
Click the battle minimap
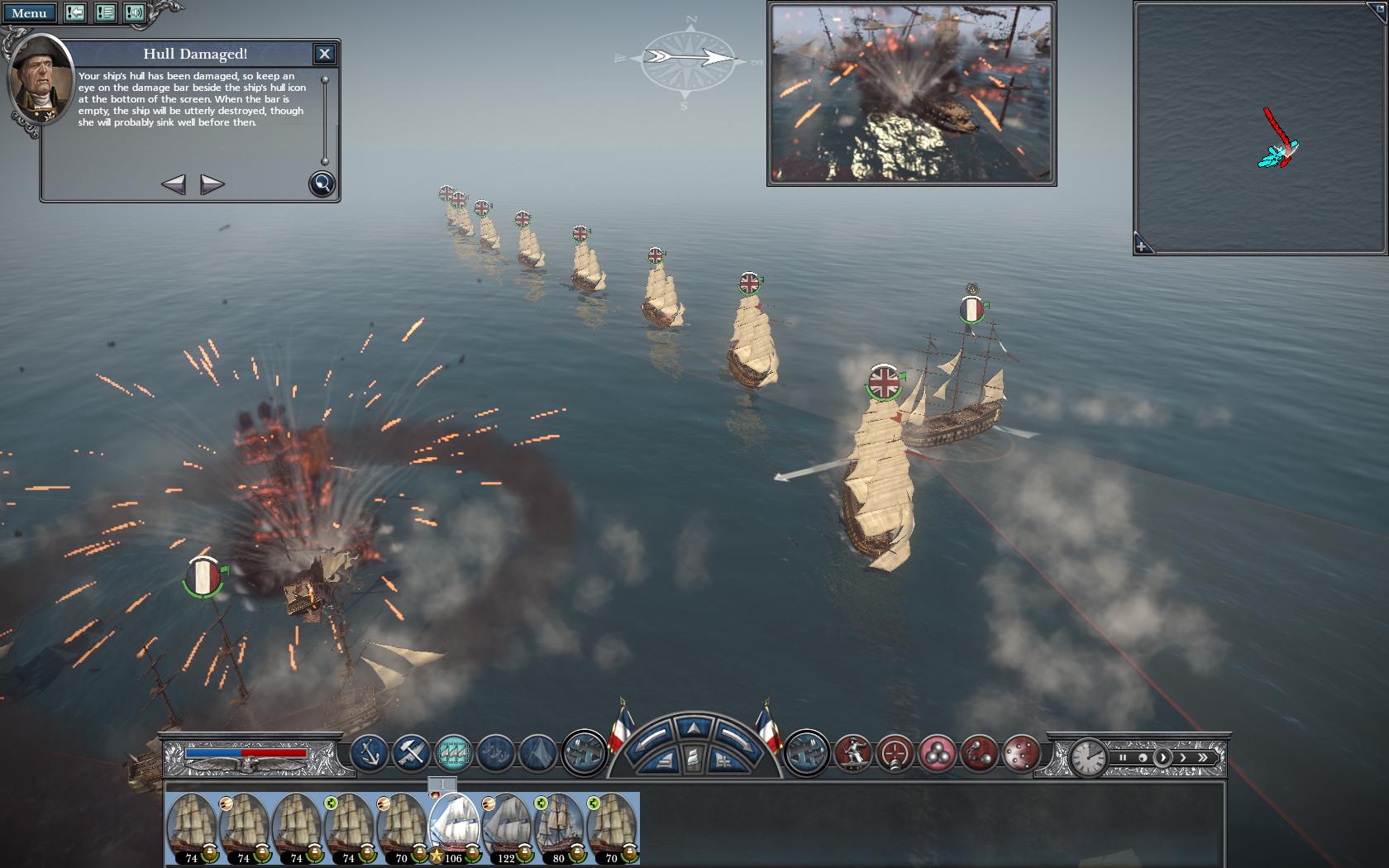[1260, 128]
